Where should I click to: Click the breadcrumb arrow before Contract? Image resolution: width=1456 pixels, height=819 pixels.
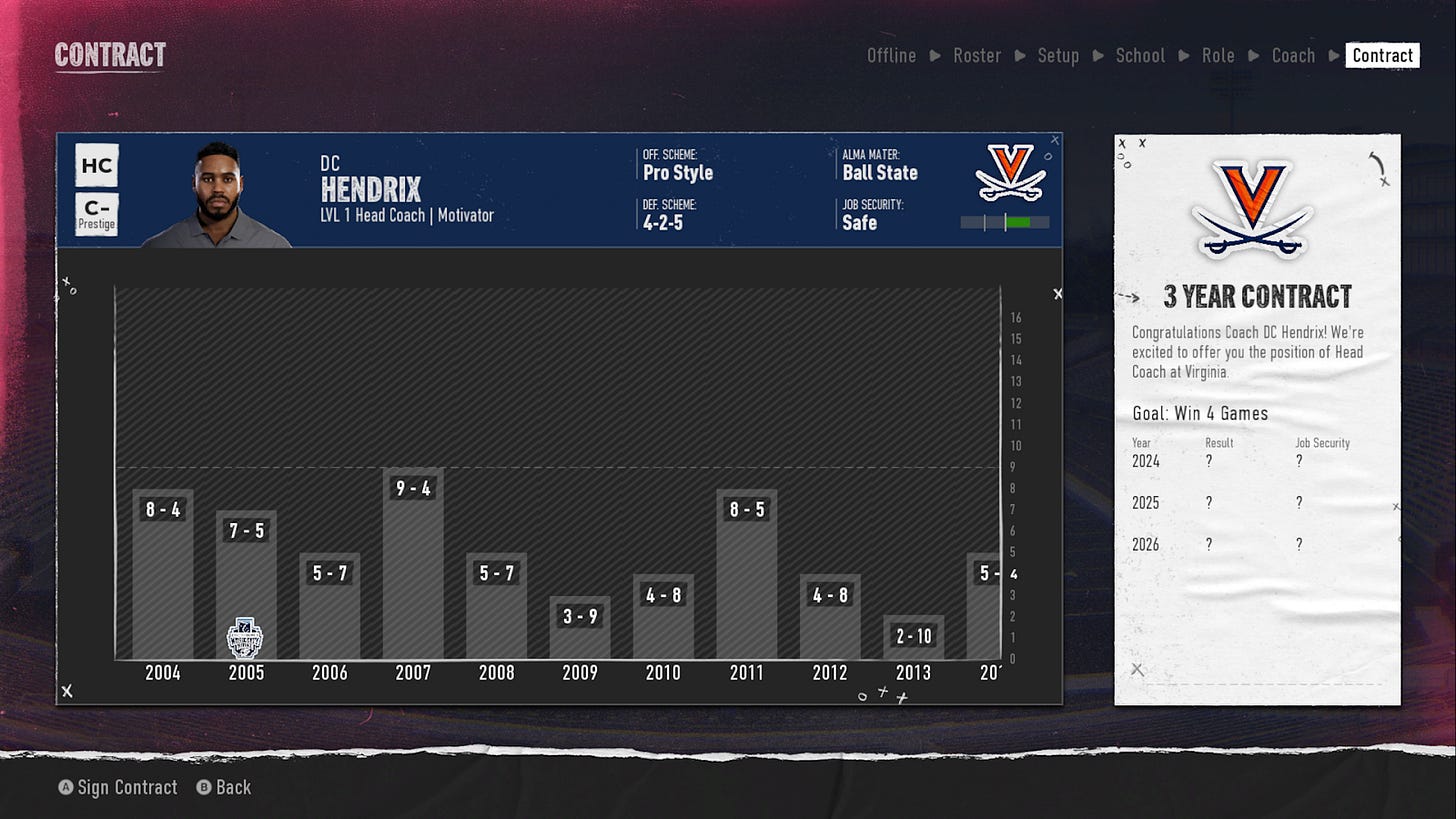pyautogui.click(x=1333, y=56)
